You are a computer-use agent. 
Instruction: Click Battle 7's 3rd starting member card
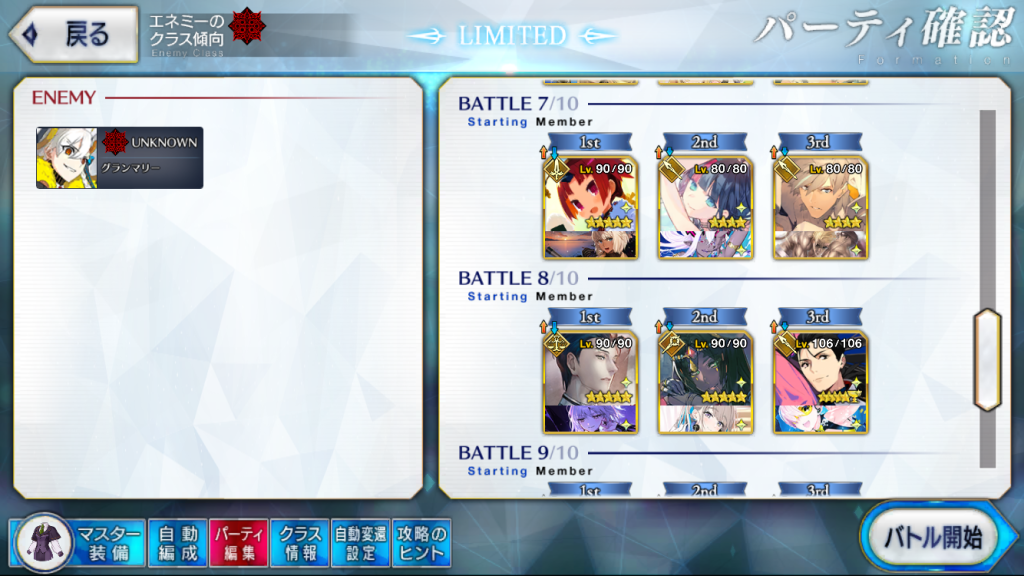pyautogui.click(x=821, y=208)
